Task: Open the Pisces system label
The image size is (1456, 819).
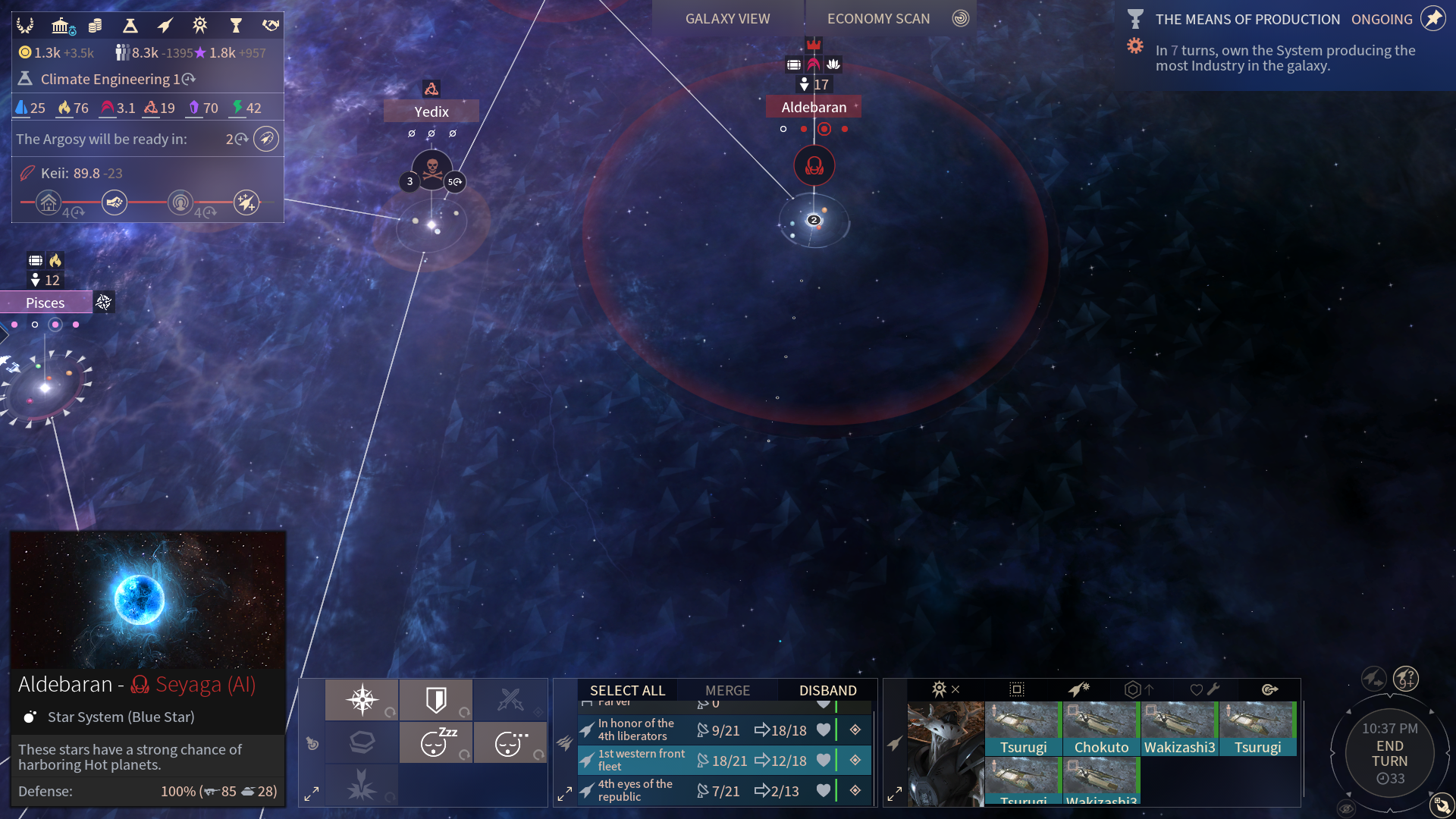Action: click(x=45, y=303)
